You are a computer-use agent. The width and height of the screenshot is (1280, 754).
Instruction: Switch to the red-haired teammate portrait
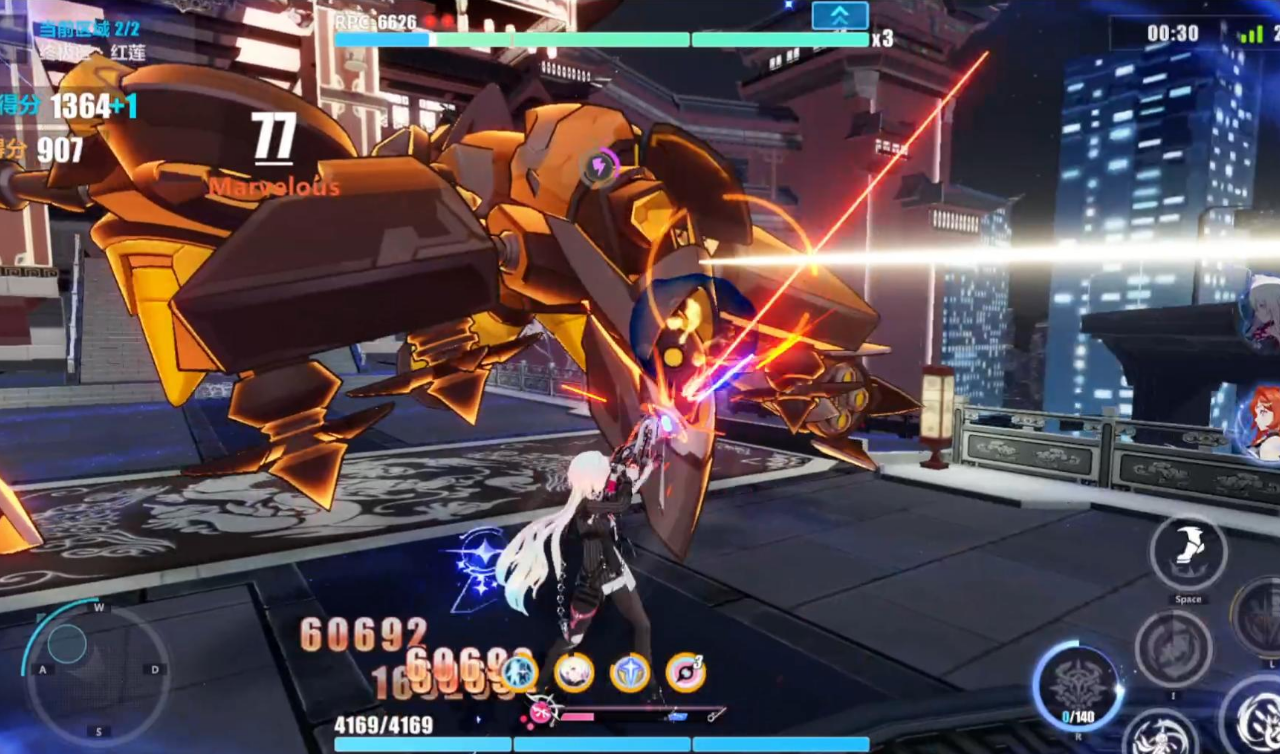tap(1262, 421)
